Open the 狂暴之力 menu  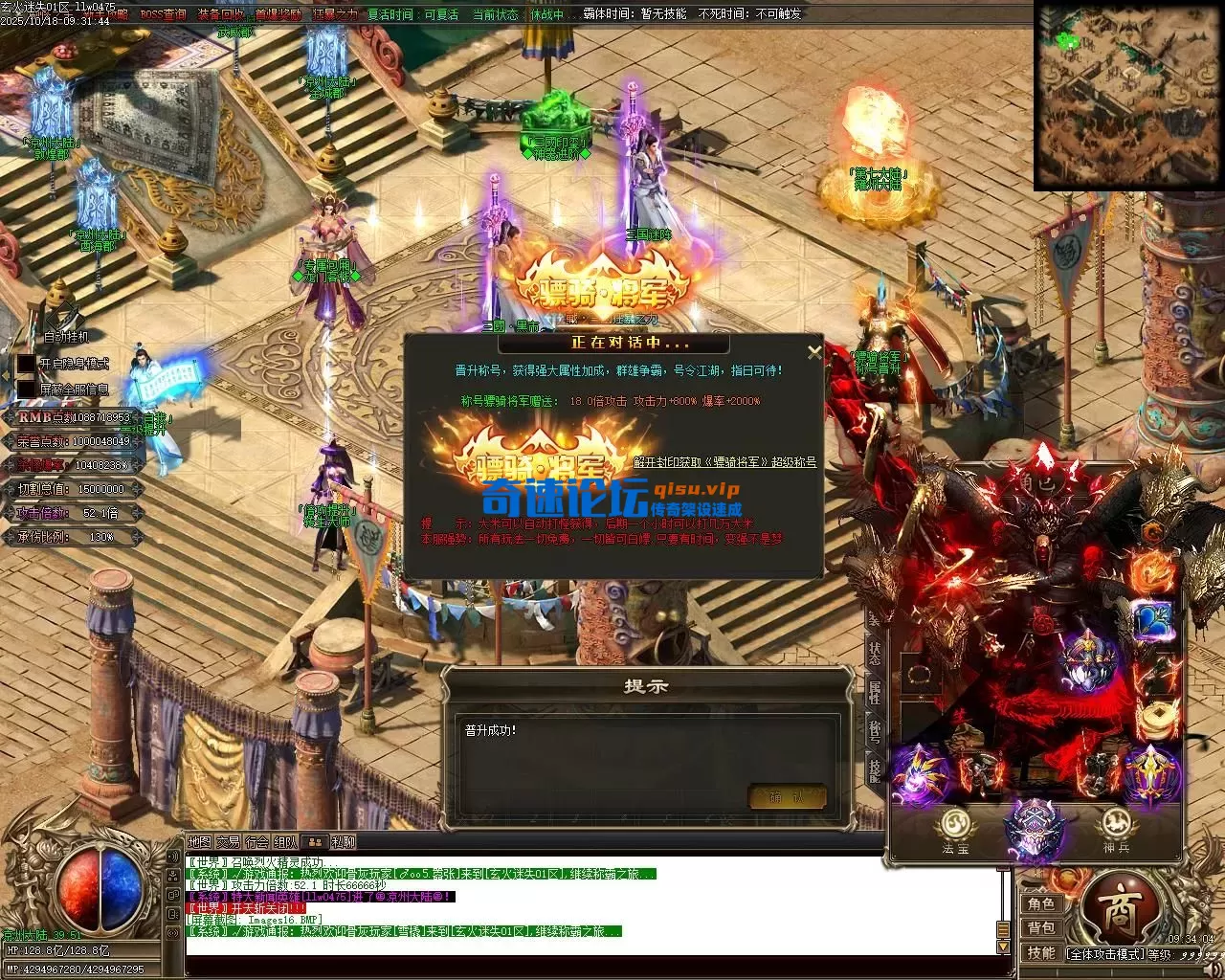334,14
